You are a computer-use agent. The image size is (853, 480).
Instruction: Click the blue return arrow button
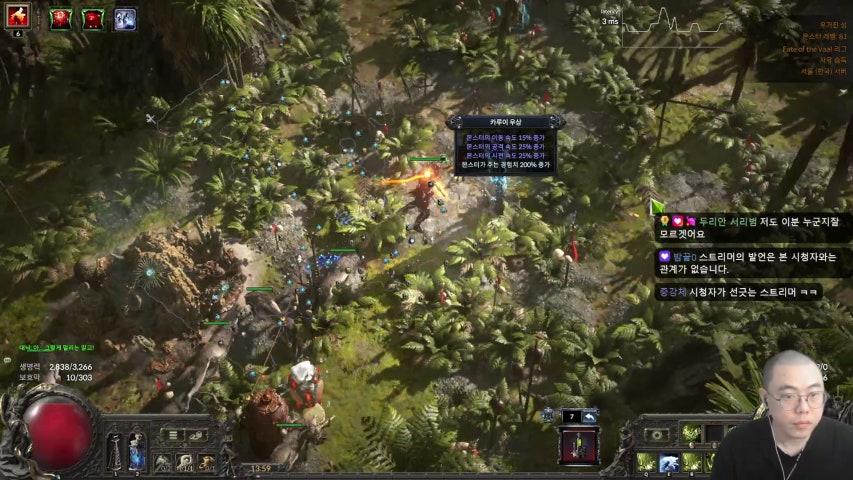[590, 416]
